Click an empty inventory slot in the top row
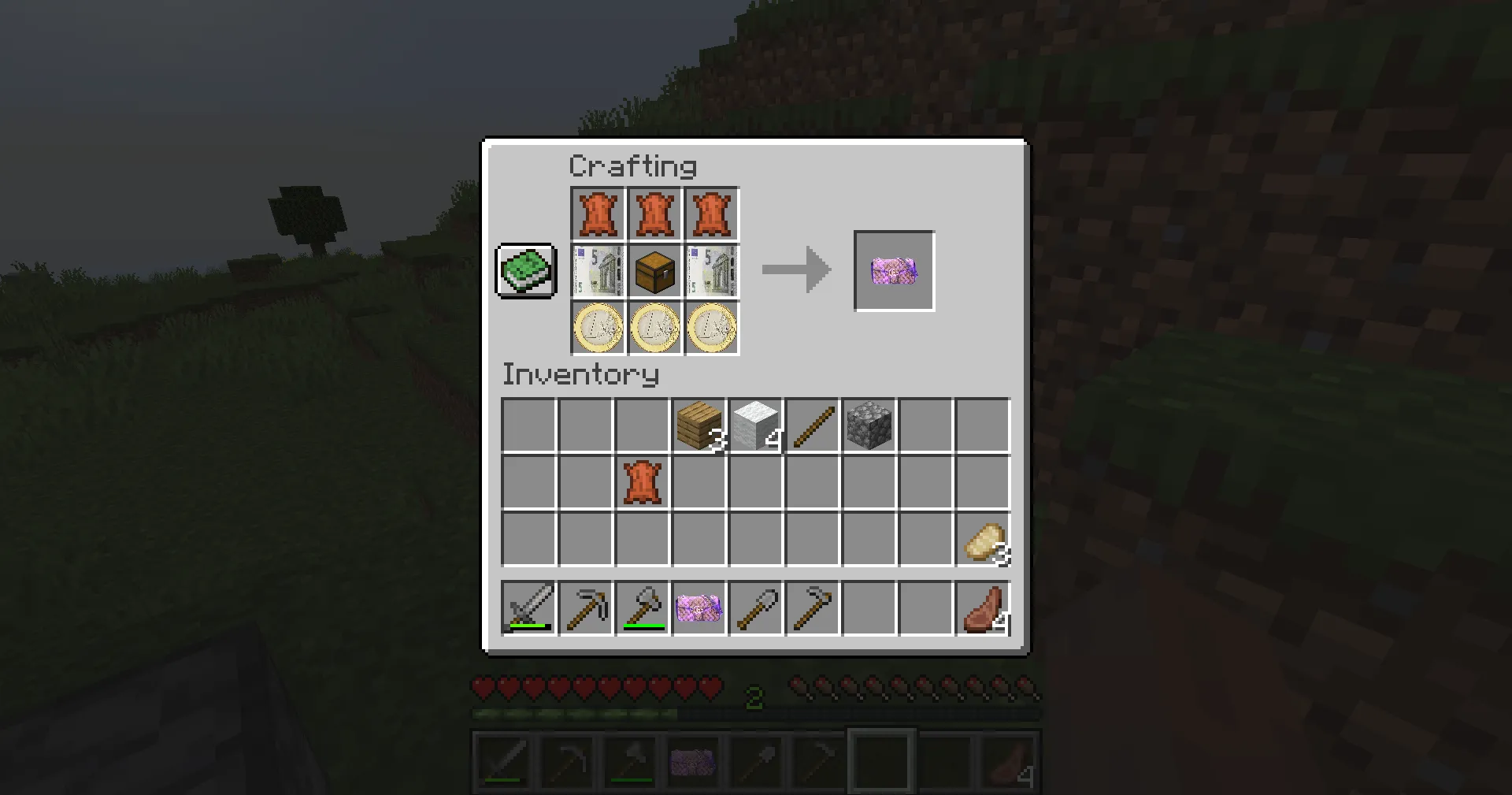 coord(528,425)
